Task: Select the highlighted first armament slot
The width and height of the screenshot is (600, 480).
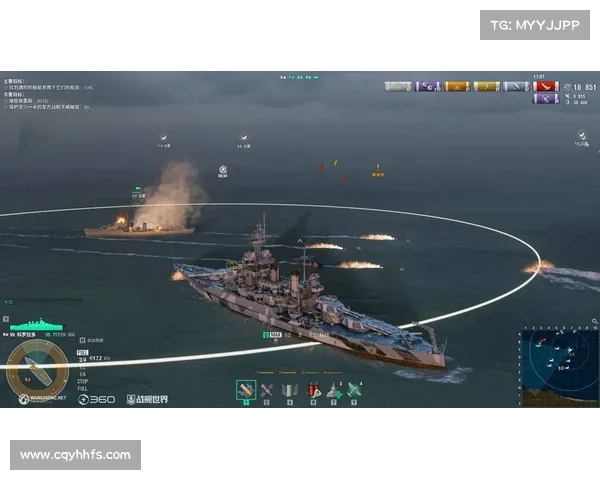Action: [246, 390]
